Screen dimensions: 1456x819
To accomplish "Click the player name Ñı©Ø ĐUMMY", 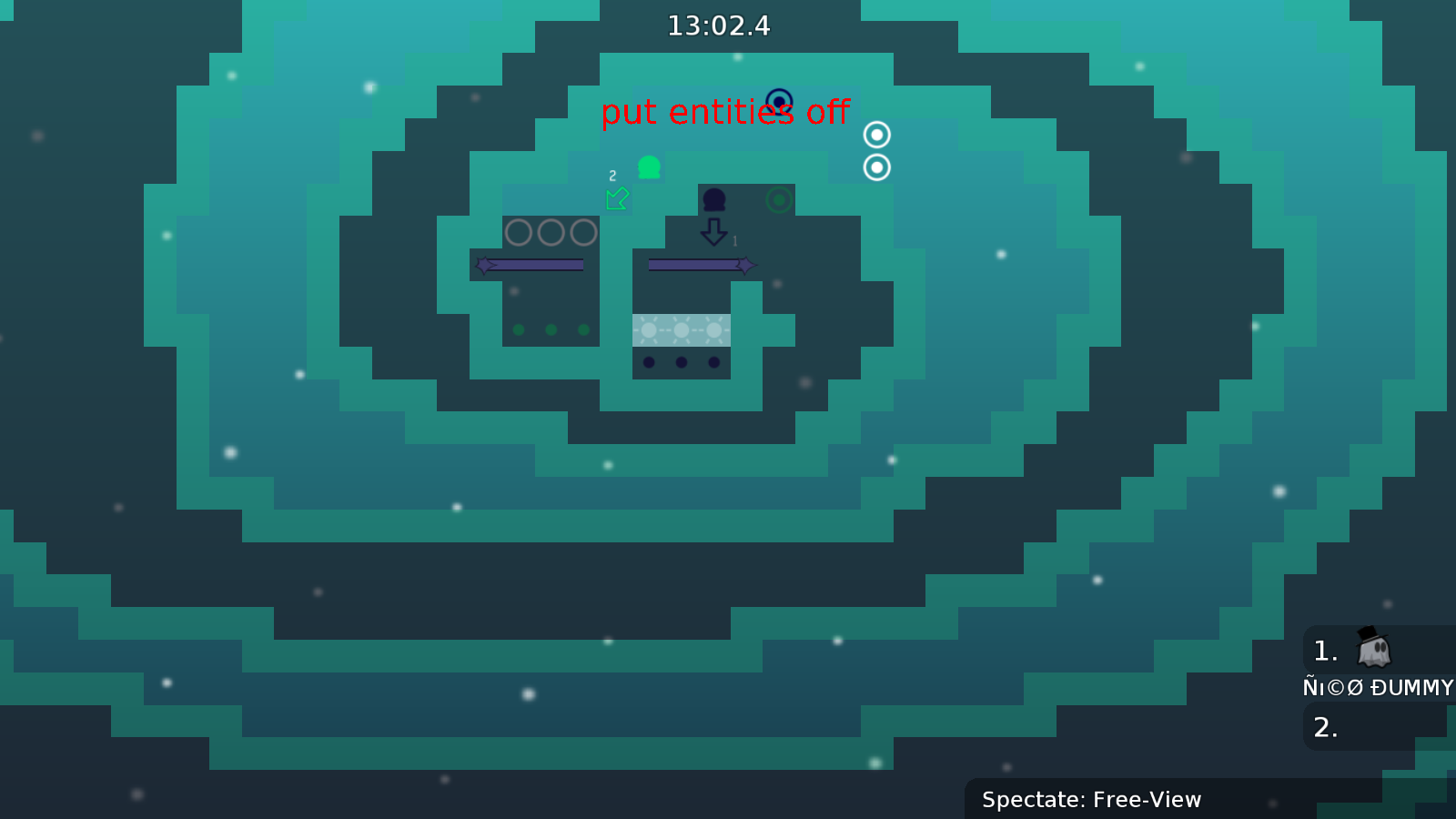I will (1376, 688).
